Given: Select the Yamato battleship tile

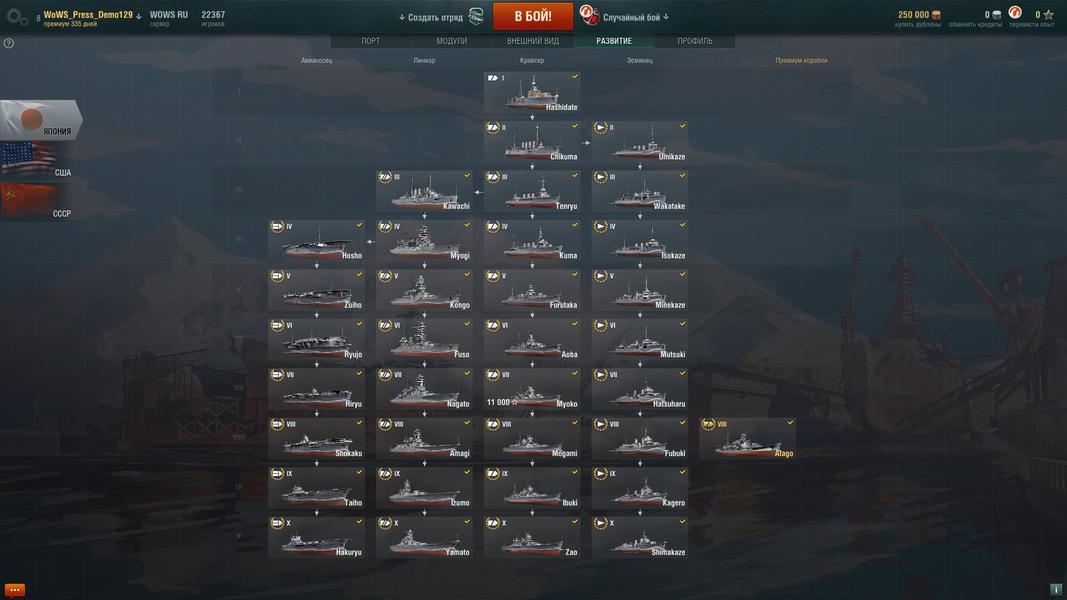Looking at the screenshot, I should pos(424,538).
